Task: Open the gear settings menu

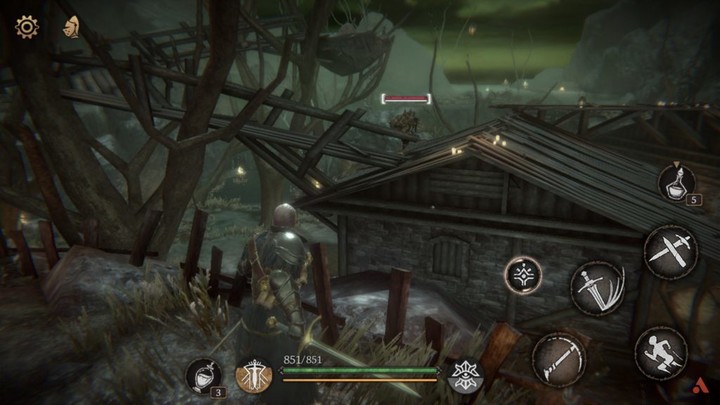Action: (x=27, y=27)
